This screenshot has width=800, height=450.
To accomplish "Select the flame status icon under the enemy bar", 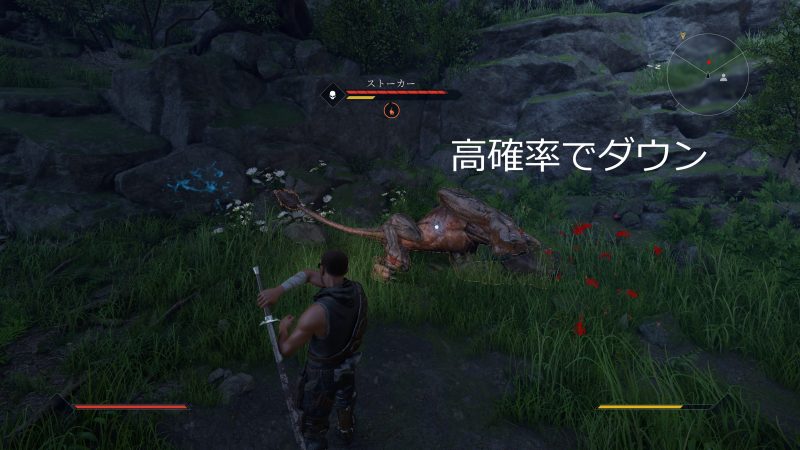I will tap(390, 110).
